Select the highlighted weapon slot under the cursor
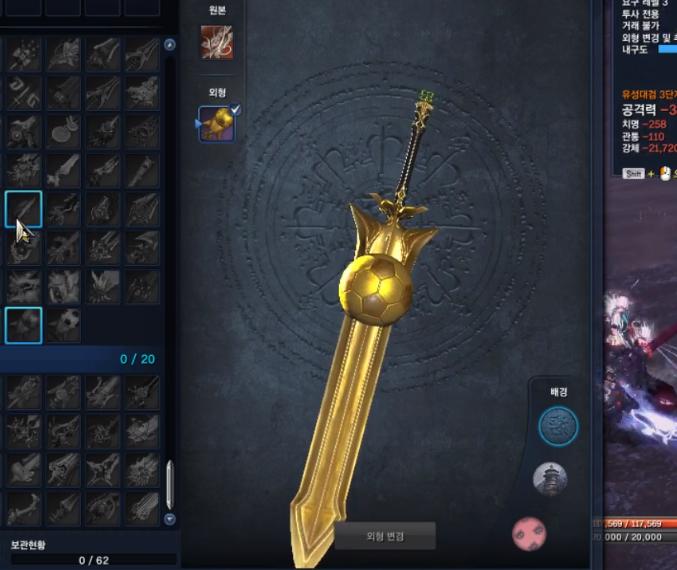This screenshot has width=677, height=570. click(23, 209)
